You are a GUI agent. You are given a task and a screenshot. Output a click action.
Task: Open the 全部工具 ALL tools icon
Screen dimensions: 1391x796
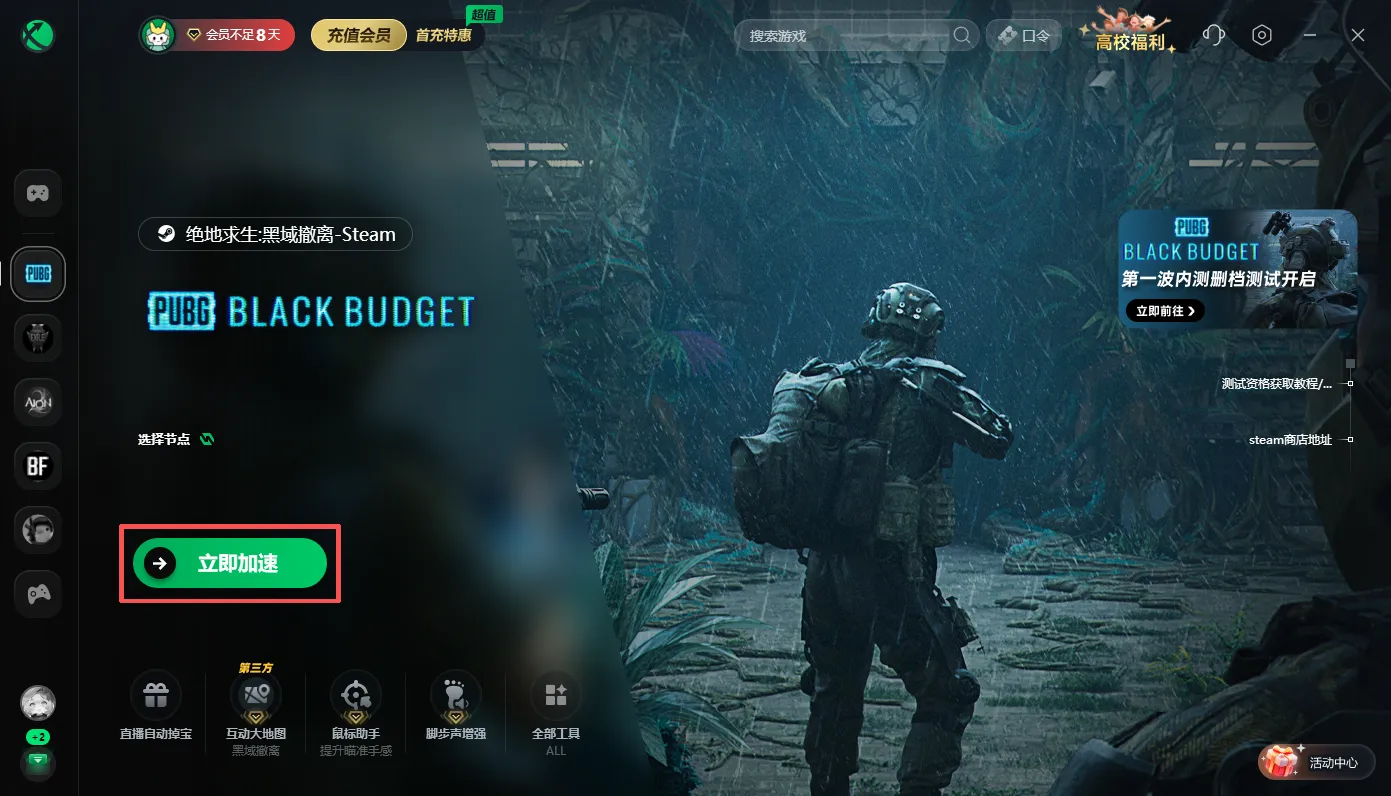point(555,694)
